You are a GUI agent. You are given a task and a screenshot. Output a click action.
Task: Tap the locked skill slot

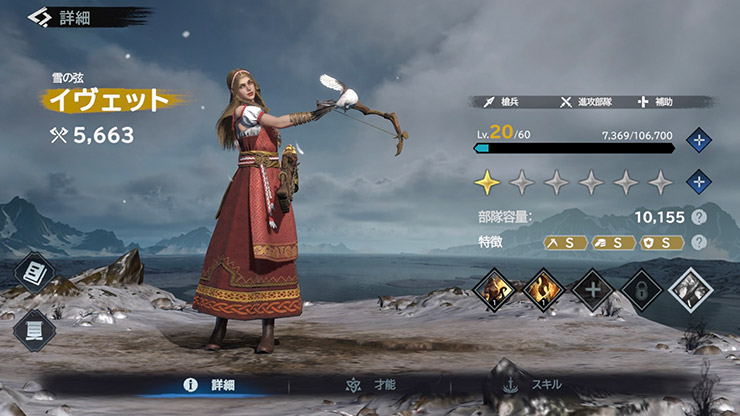640,290
